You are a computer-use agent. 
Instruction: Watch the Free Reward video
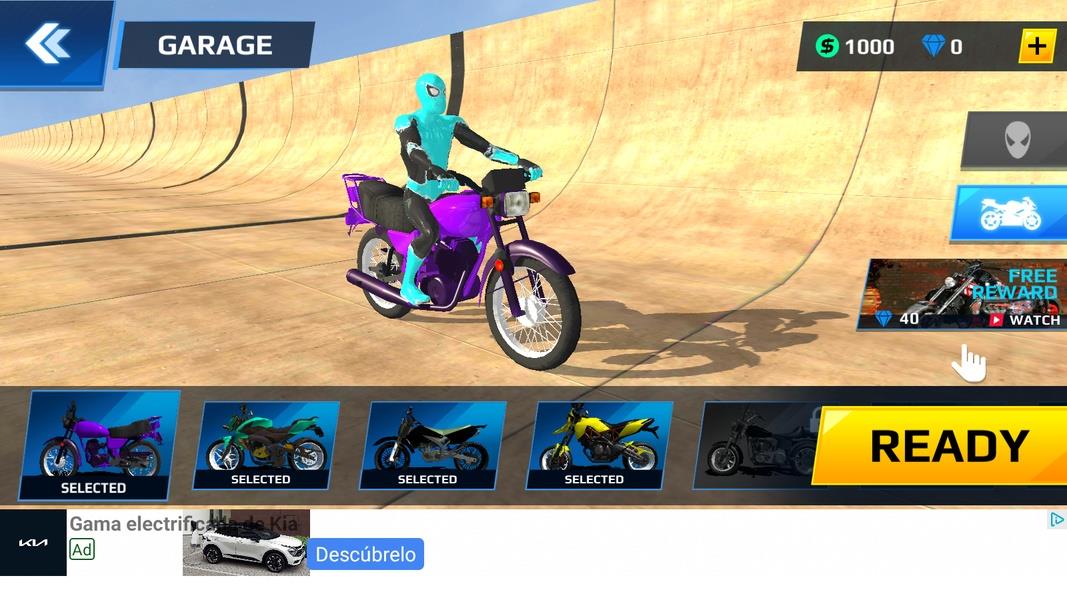coord(964,295)
